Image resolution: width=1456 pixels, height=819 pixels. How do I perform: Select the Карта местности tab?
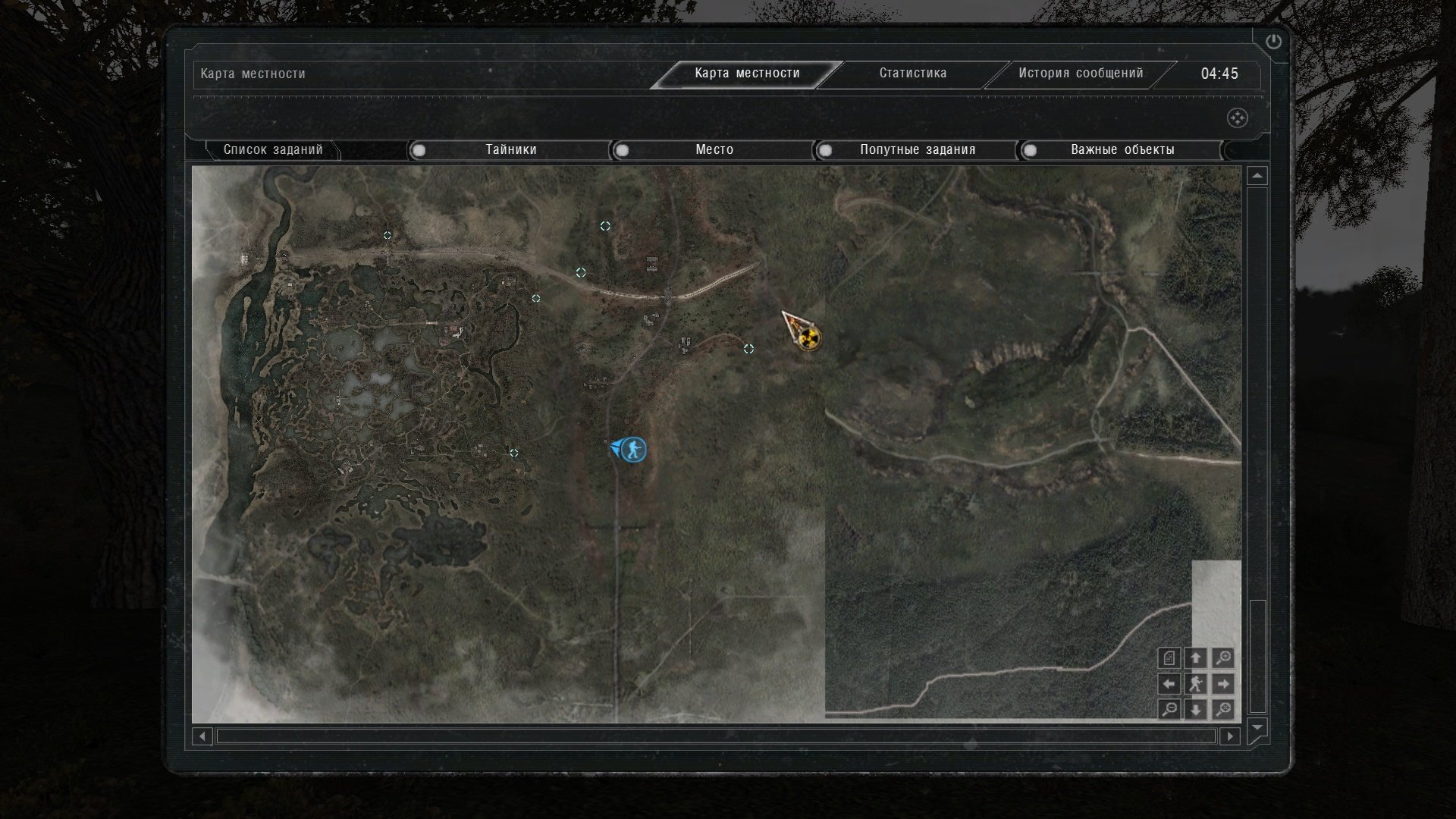click(x=747, y=74)
